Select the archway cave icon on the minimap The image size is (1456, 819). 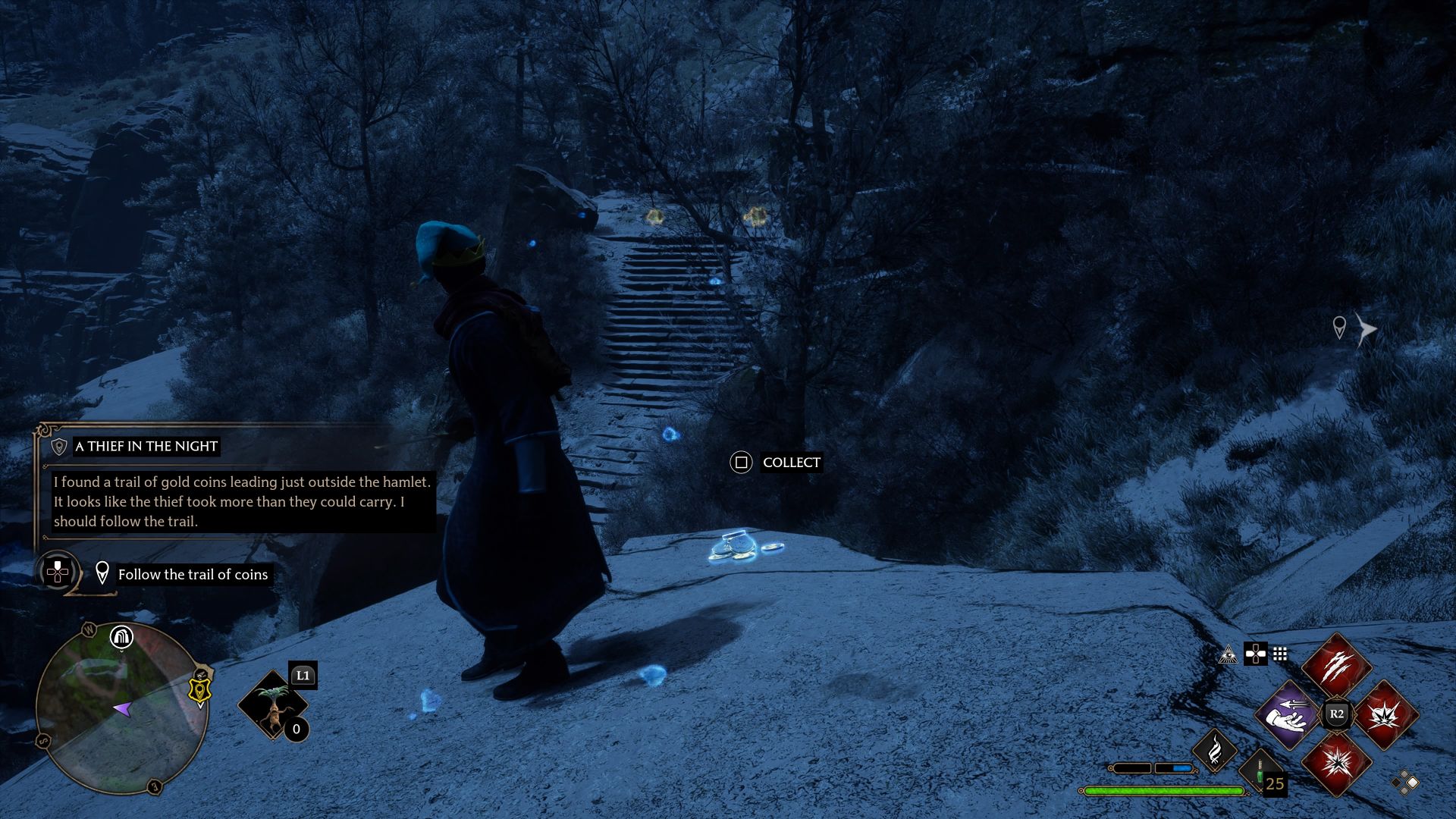[x=121, y=637]
